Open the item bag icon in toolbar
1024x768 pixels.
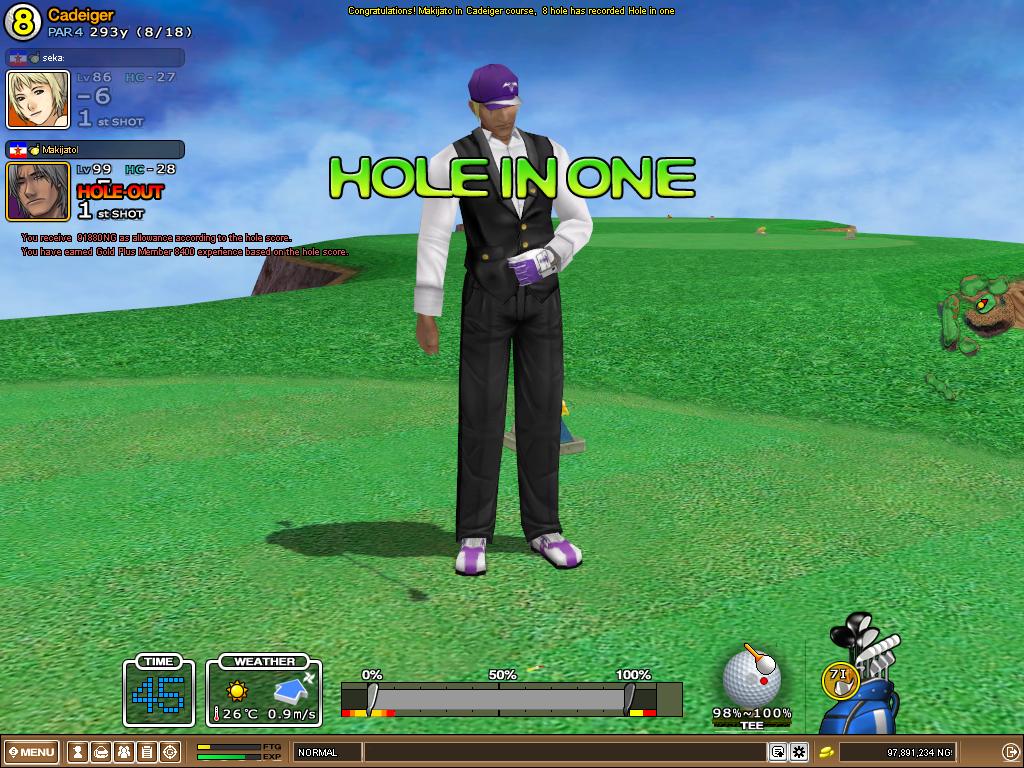[100, 752]
